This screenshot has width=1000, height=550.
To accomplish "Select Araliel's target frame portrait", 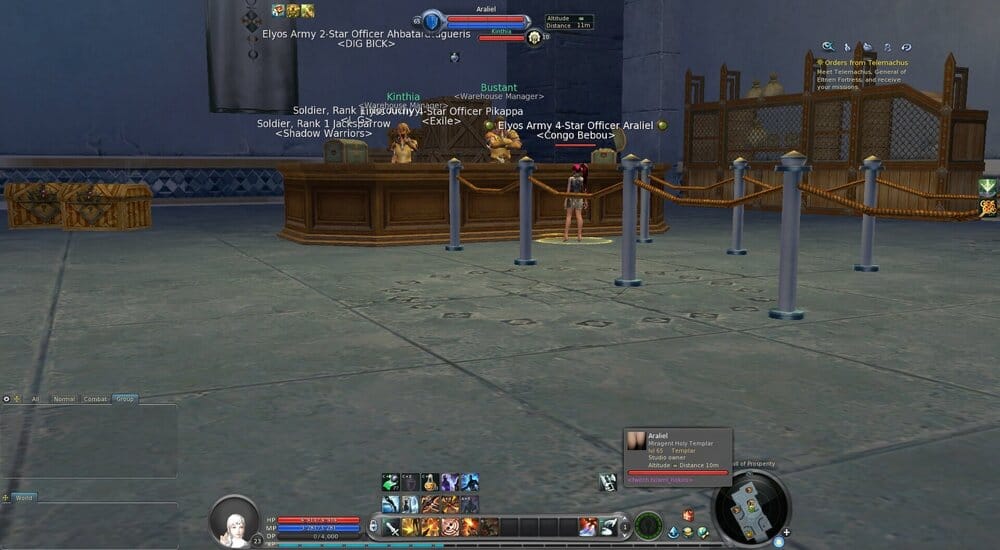I will (431, 20).
